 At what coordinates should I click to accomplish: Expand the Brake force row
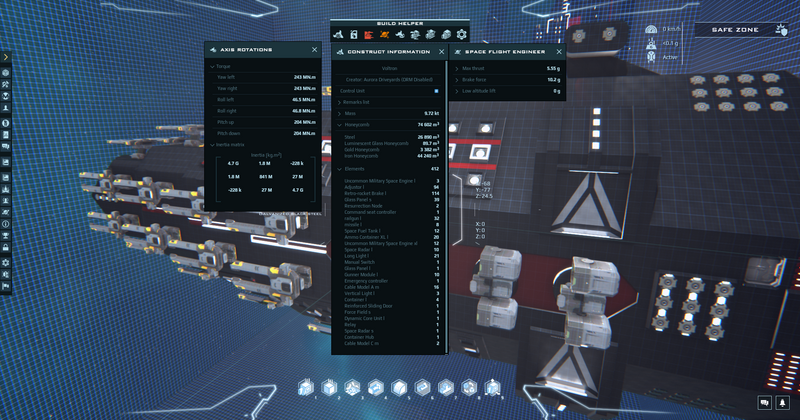coord(457,79)
